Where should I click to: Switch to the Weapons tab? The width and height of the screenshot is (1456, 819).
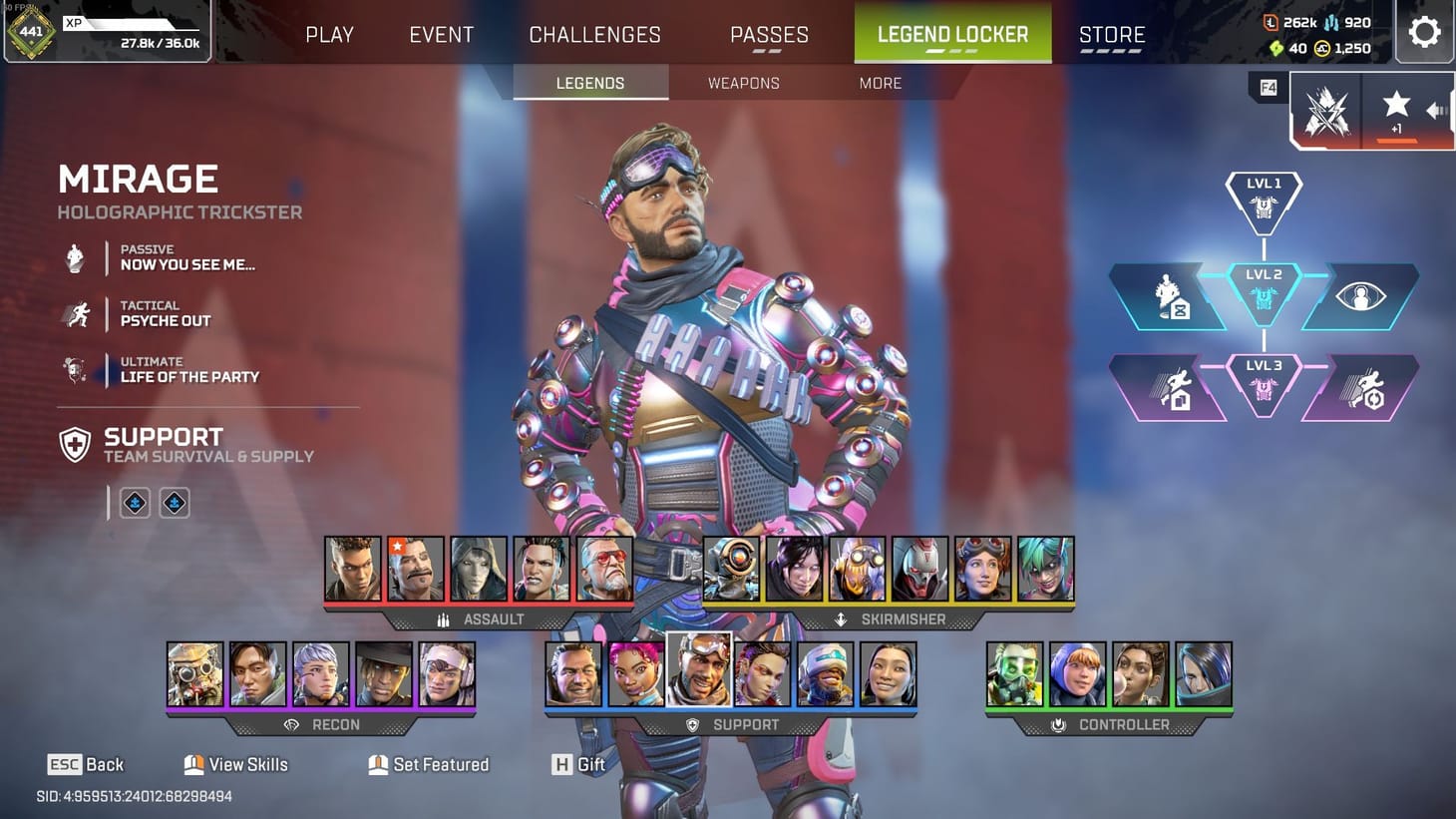[x=743, y=83]
